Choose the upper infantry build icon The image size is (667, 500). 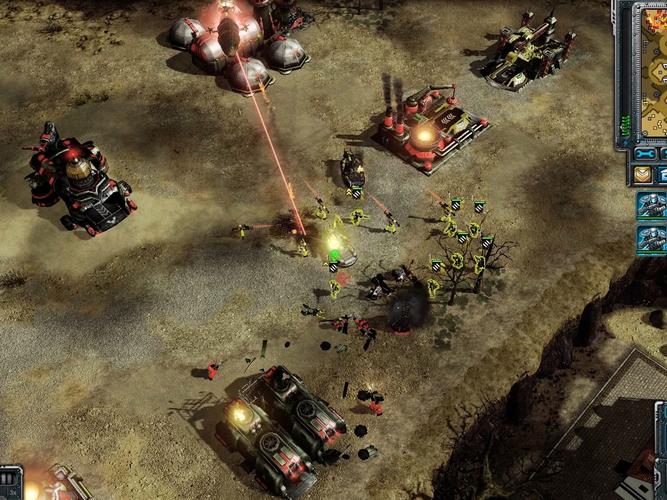coord(651,207)
